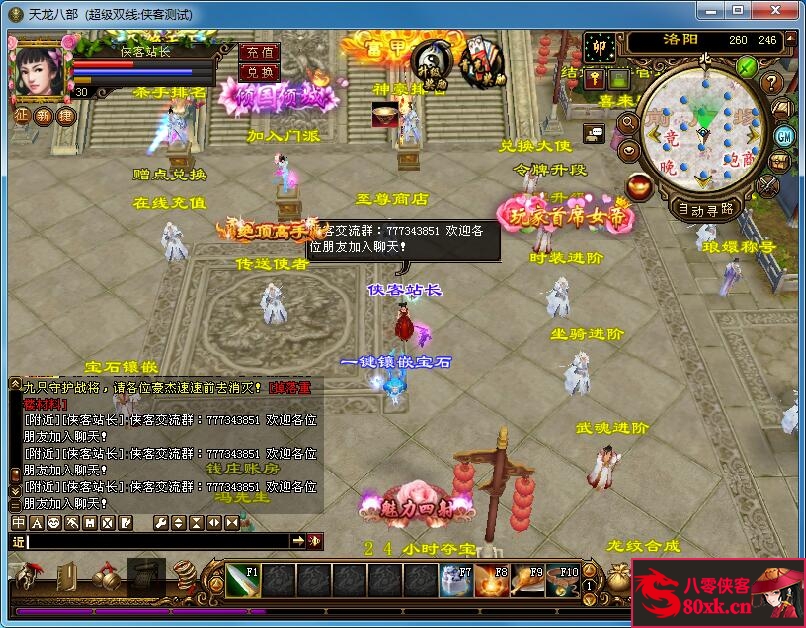
Task: Click the 充值 recharge button
Action: coord(260,52)
